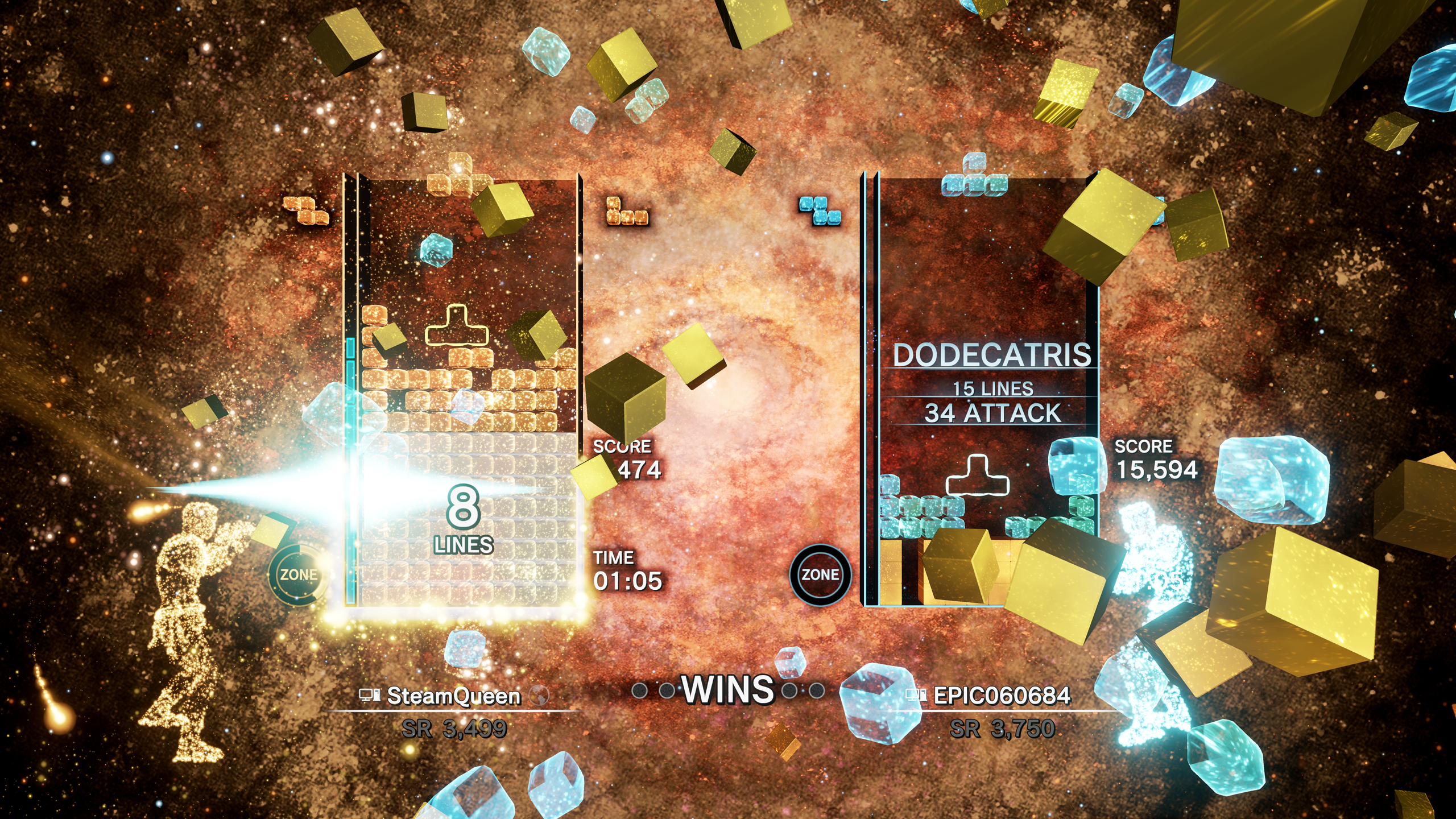Image resolution: width=1456 pixels, height=819 pixels.
Task: Activate SteamQueen's golden ZONE meter
Action: (297, 574)
